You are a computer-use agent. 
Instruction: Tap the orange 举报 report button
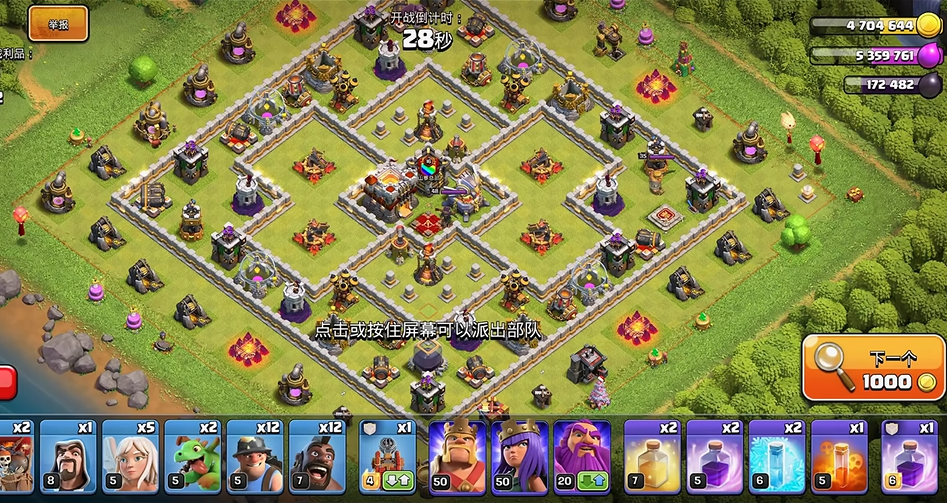[58, 23]
